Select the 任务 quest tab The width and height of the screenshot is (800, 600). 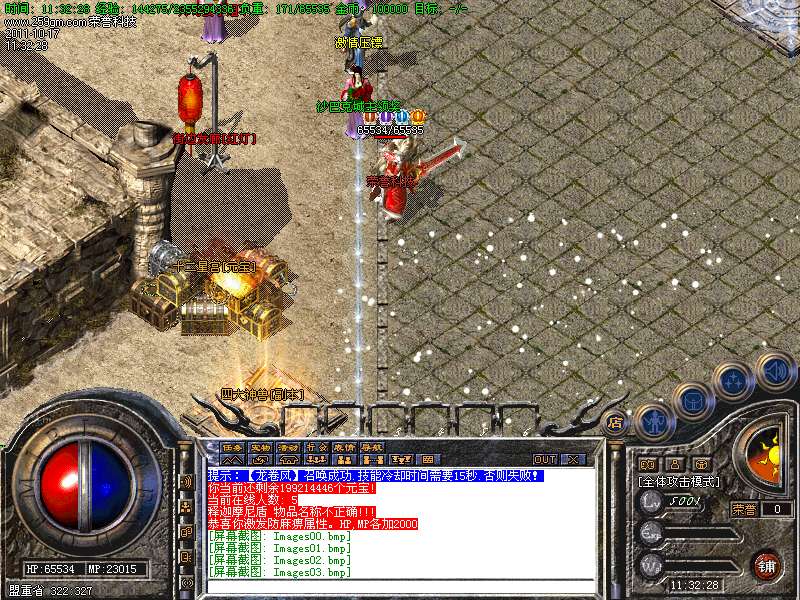[233, 446]
